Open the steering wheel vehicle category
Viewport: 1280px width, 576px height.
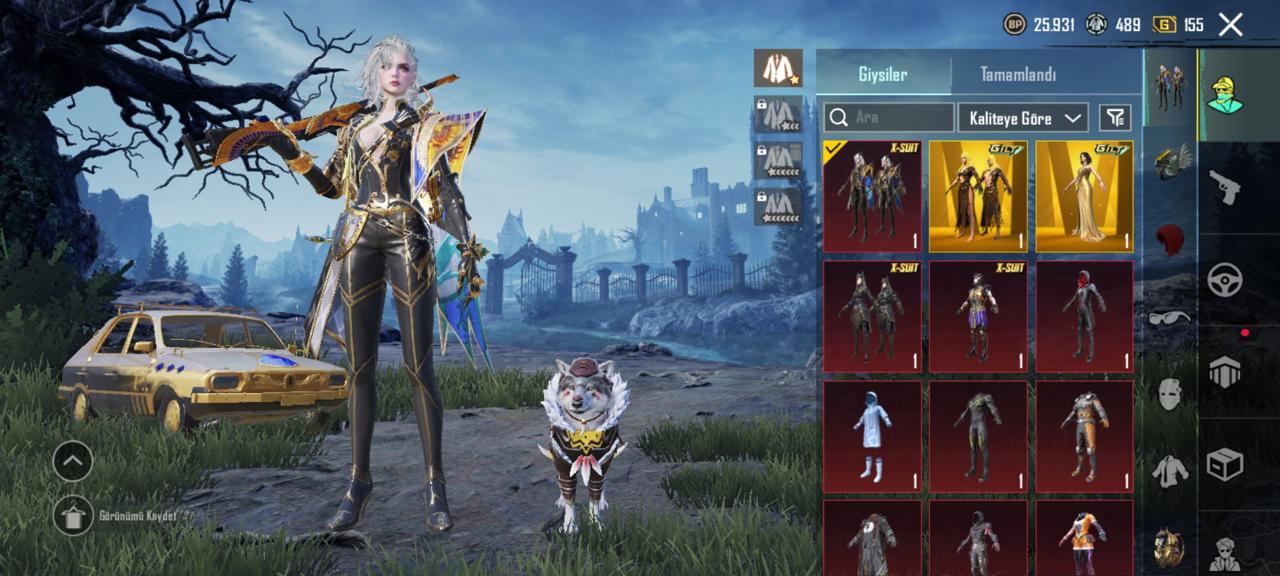point(1225,280)
